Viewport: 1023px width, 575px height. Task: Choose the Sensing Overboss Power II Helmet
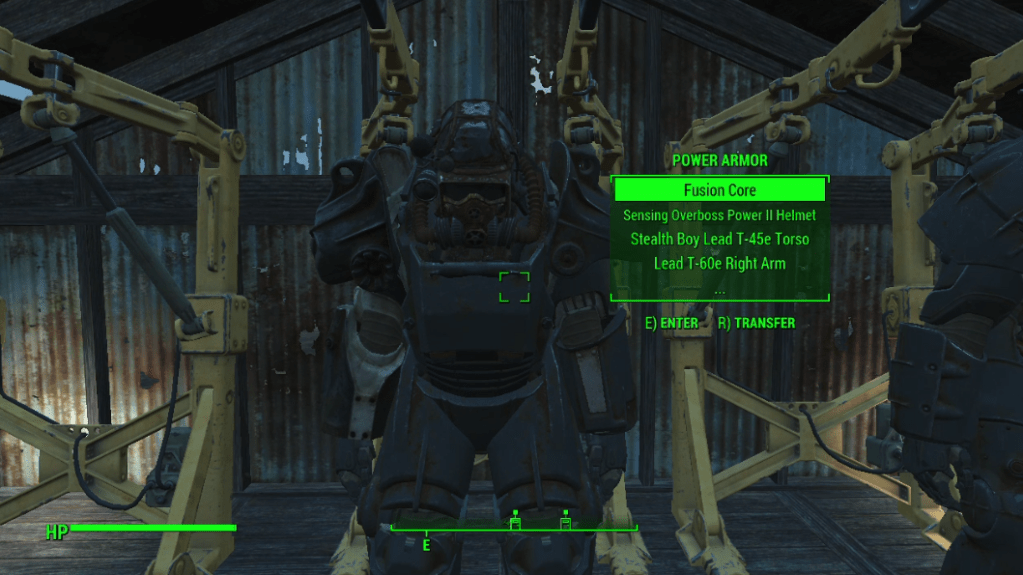tap(719, 215)
